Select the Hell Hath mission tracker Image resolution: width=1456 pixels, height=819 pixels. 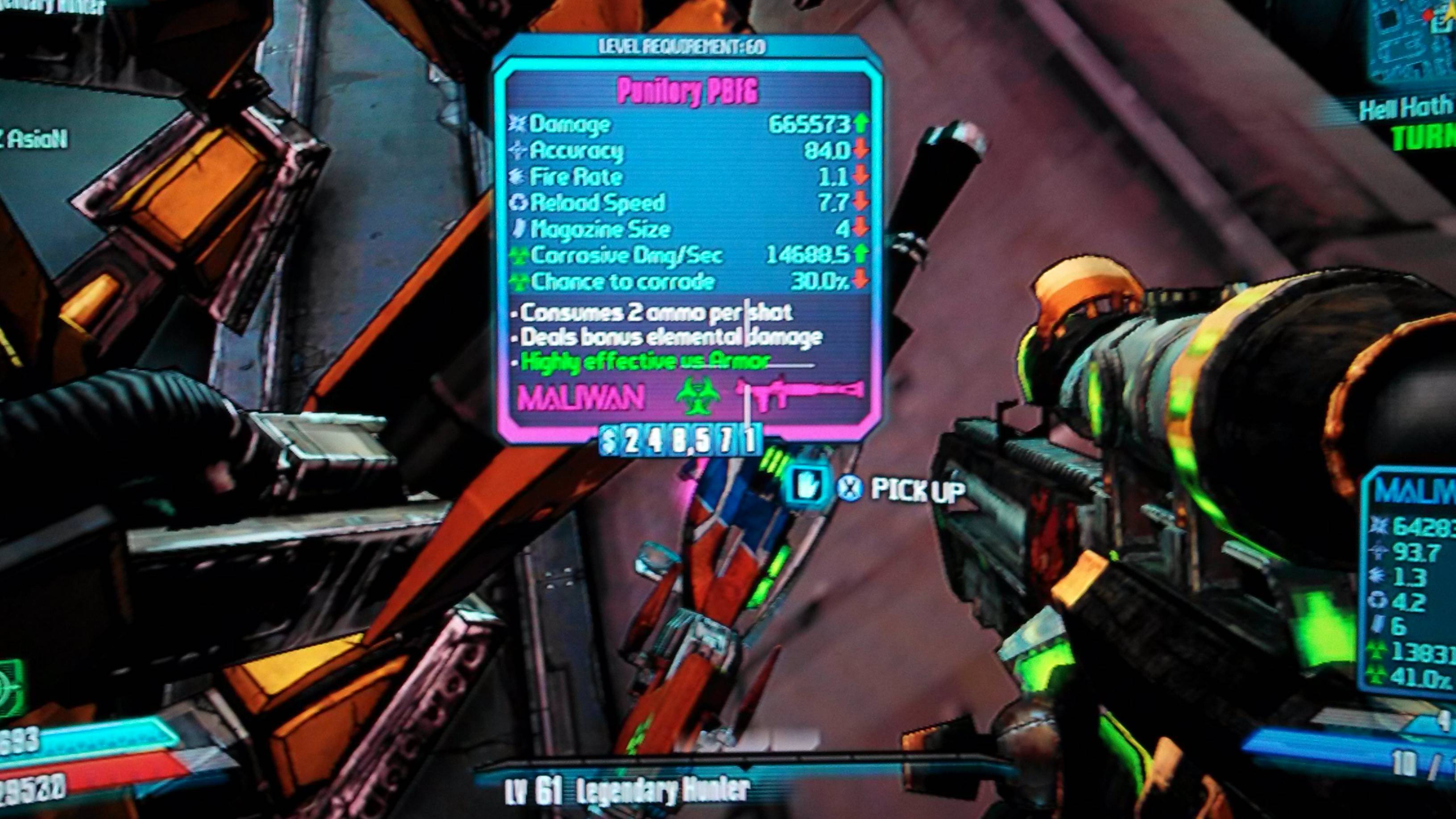click(x=1407, y=121)
